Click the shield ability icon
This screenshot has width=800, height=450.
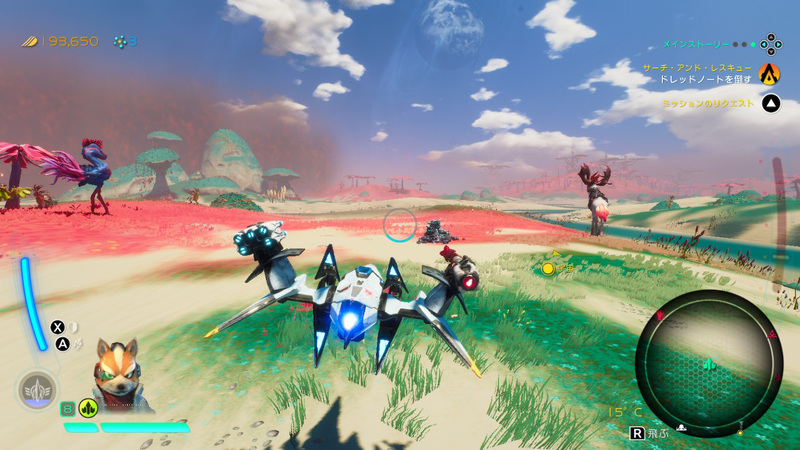pyautogui.click(x=74, y=327)
